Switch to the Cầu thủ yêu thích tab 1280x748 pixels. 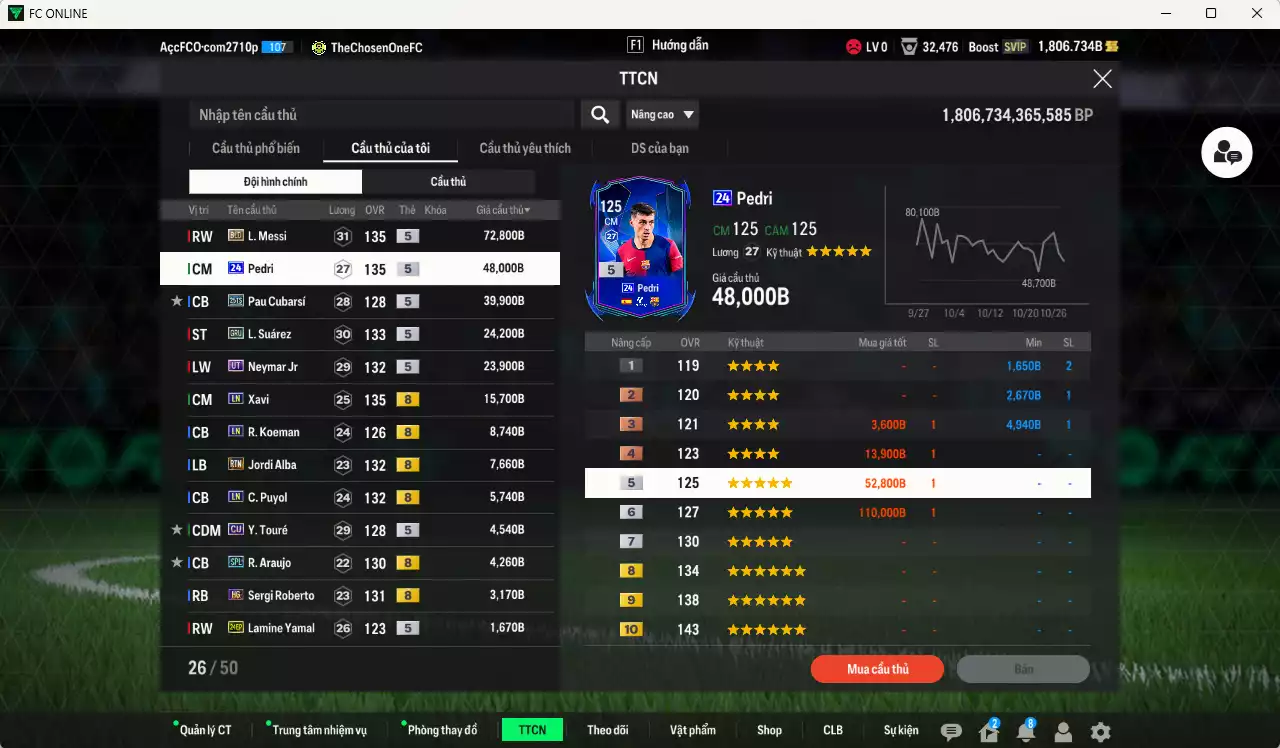click(524, 148)
